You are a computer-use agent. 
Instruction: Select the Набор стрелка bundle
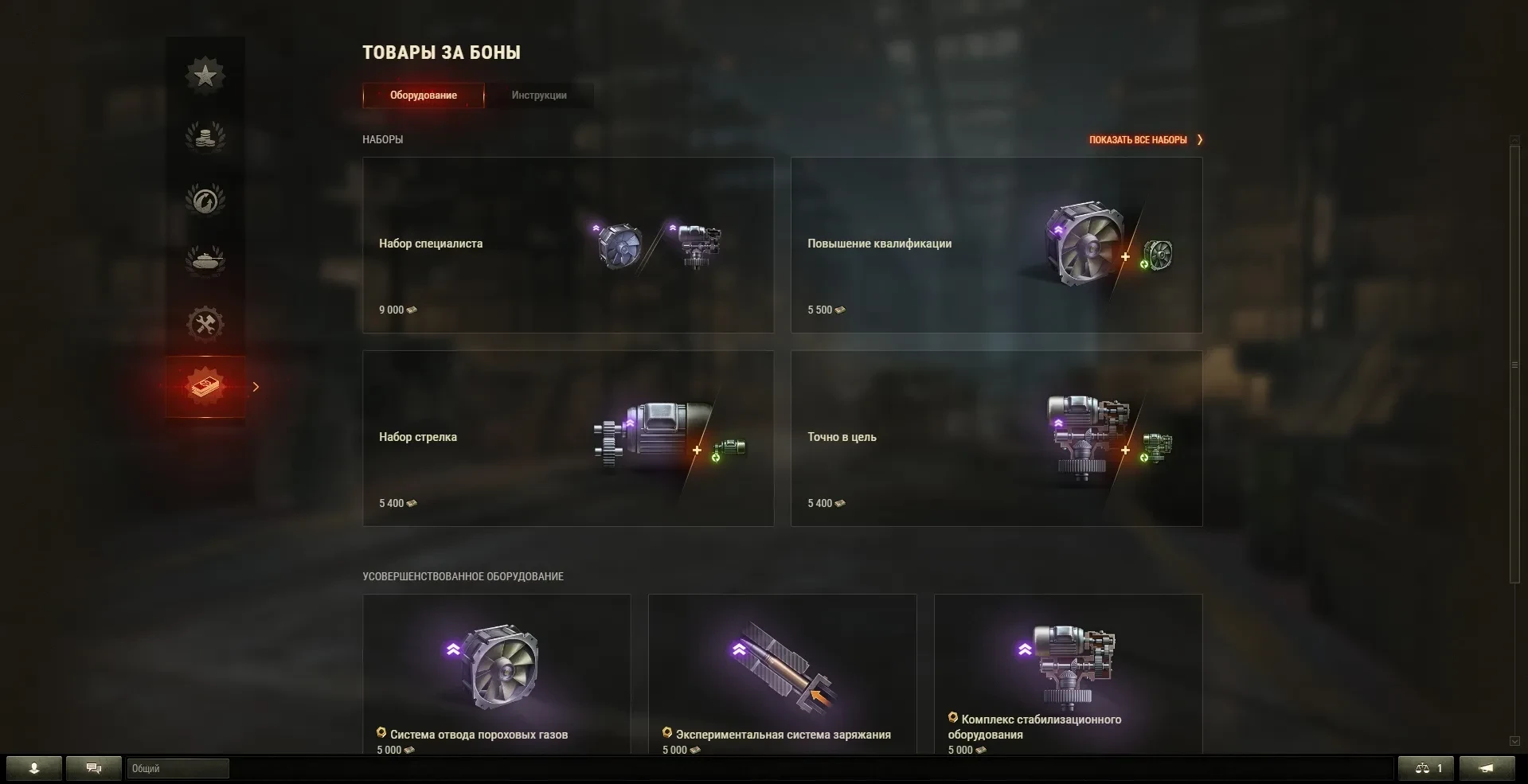point(568,439)
